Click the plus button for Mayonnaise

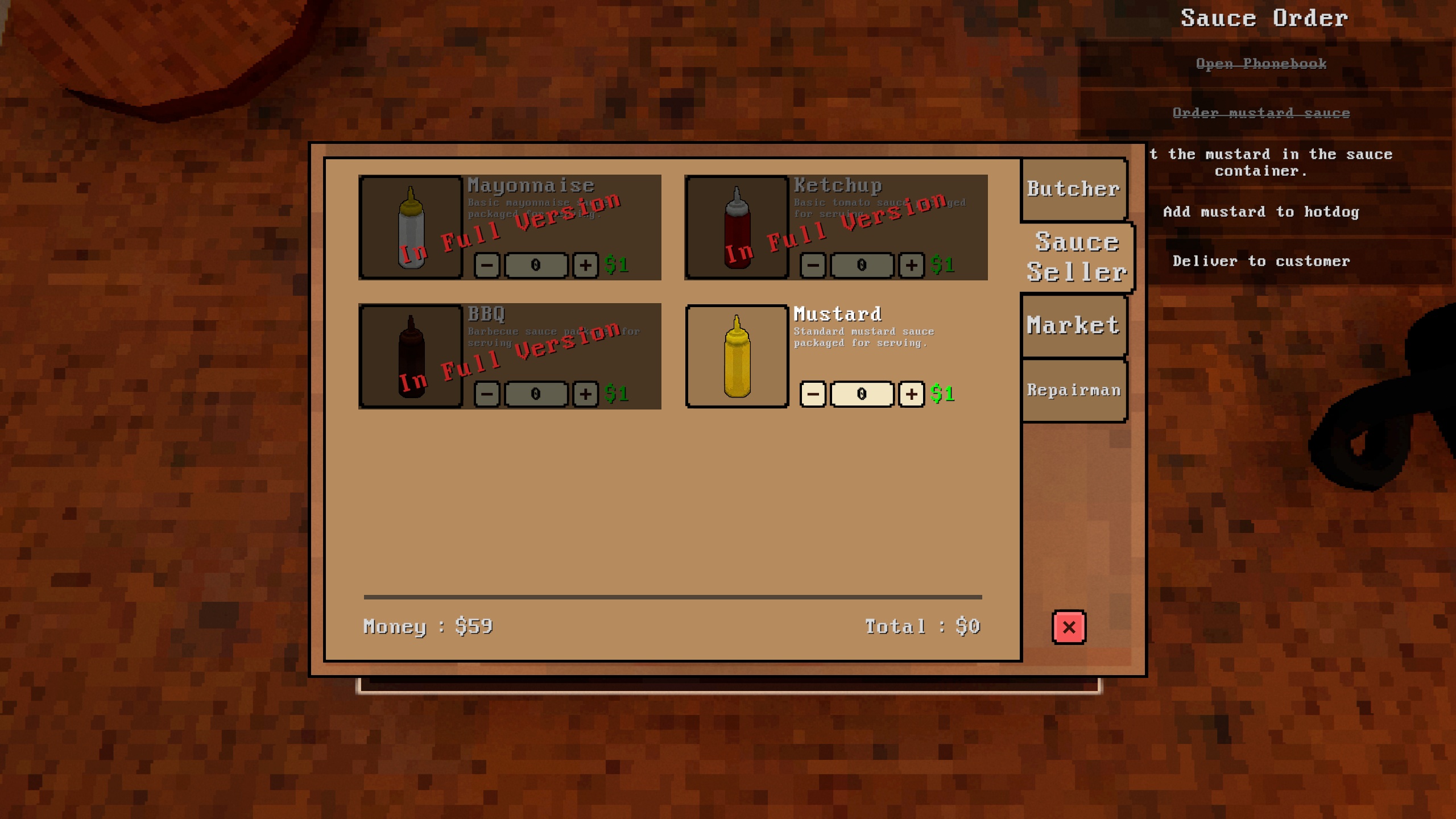point(585,265)
